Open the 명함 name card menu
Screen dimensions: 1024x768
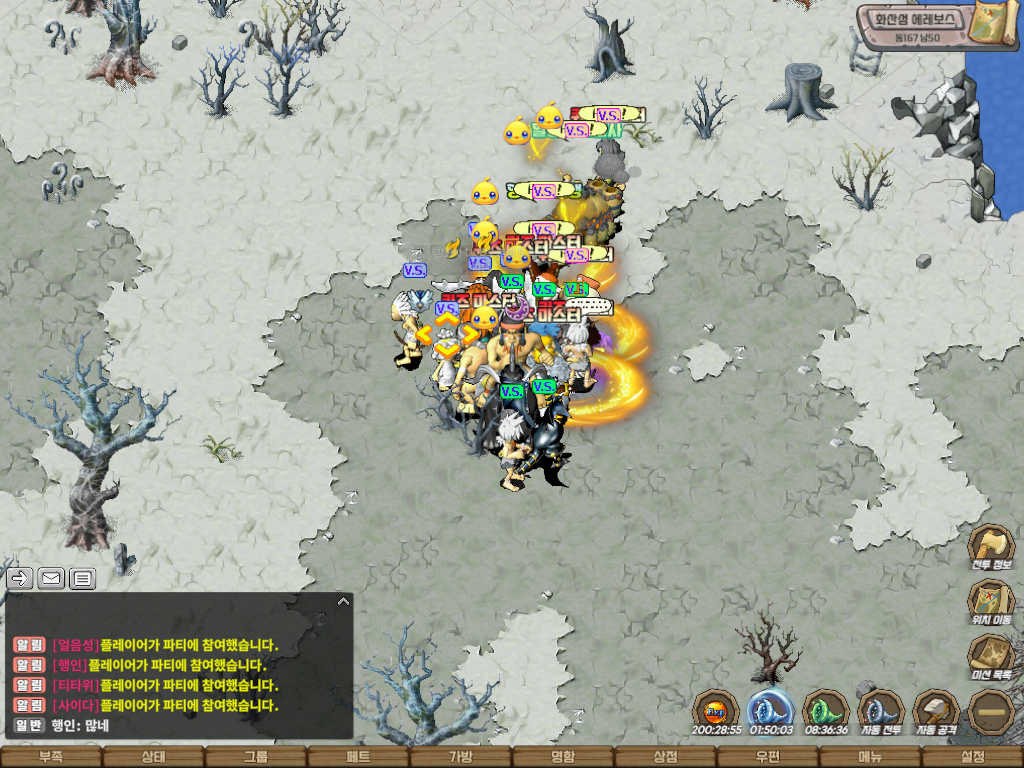[563, 757]
